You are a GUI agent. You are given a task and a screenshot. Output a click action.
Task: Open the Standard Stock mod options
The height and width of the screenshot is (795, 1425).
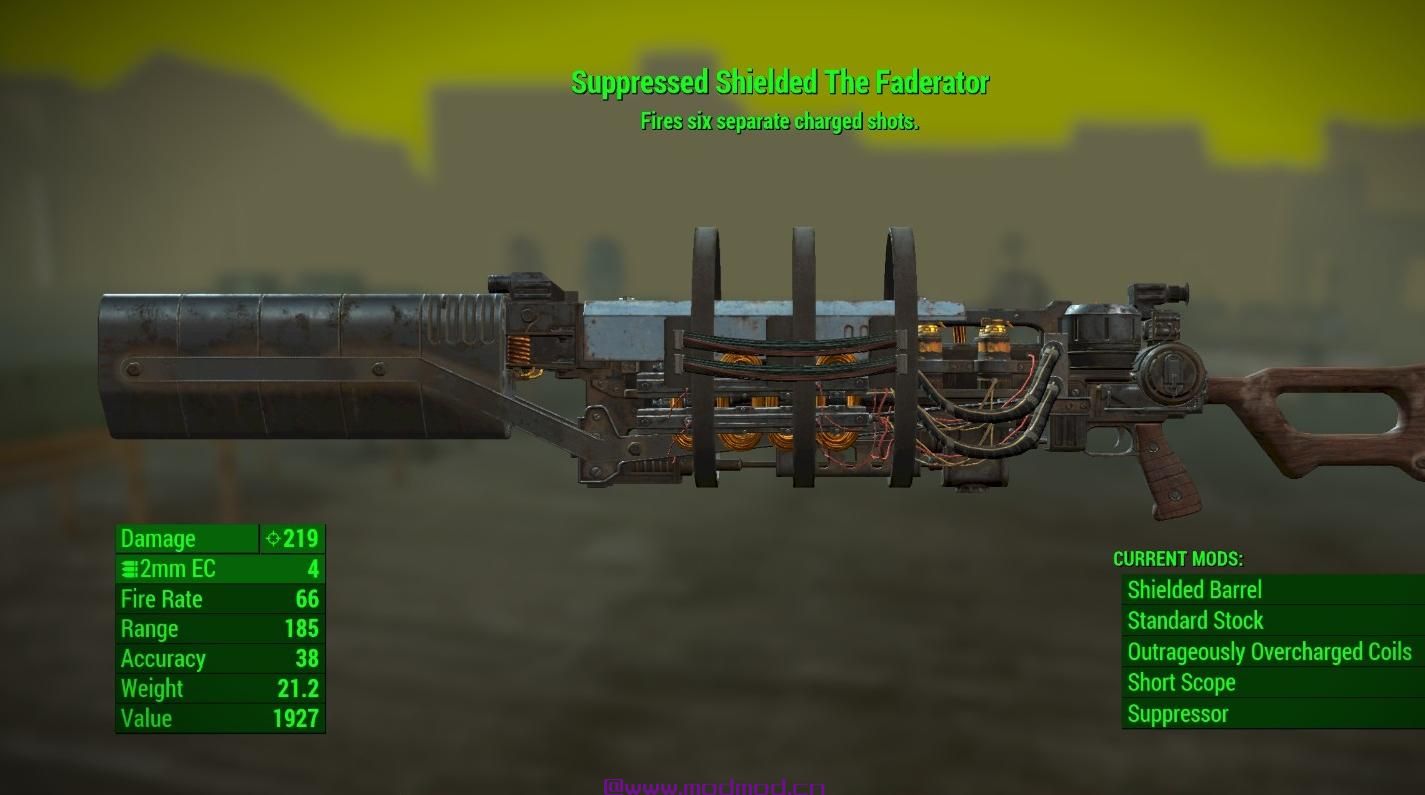[x=1195, y=621]
